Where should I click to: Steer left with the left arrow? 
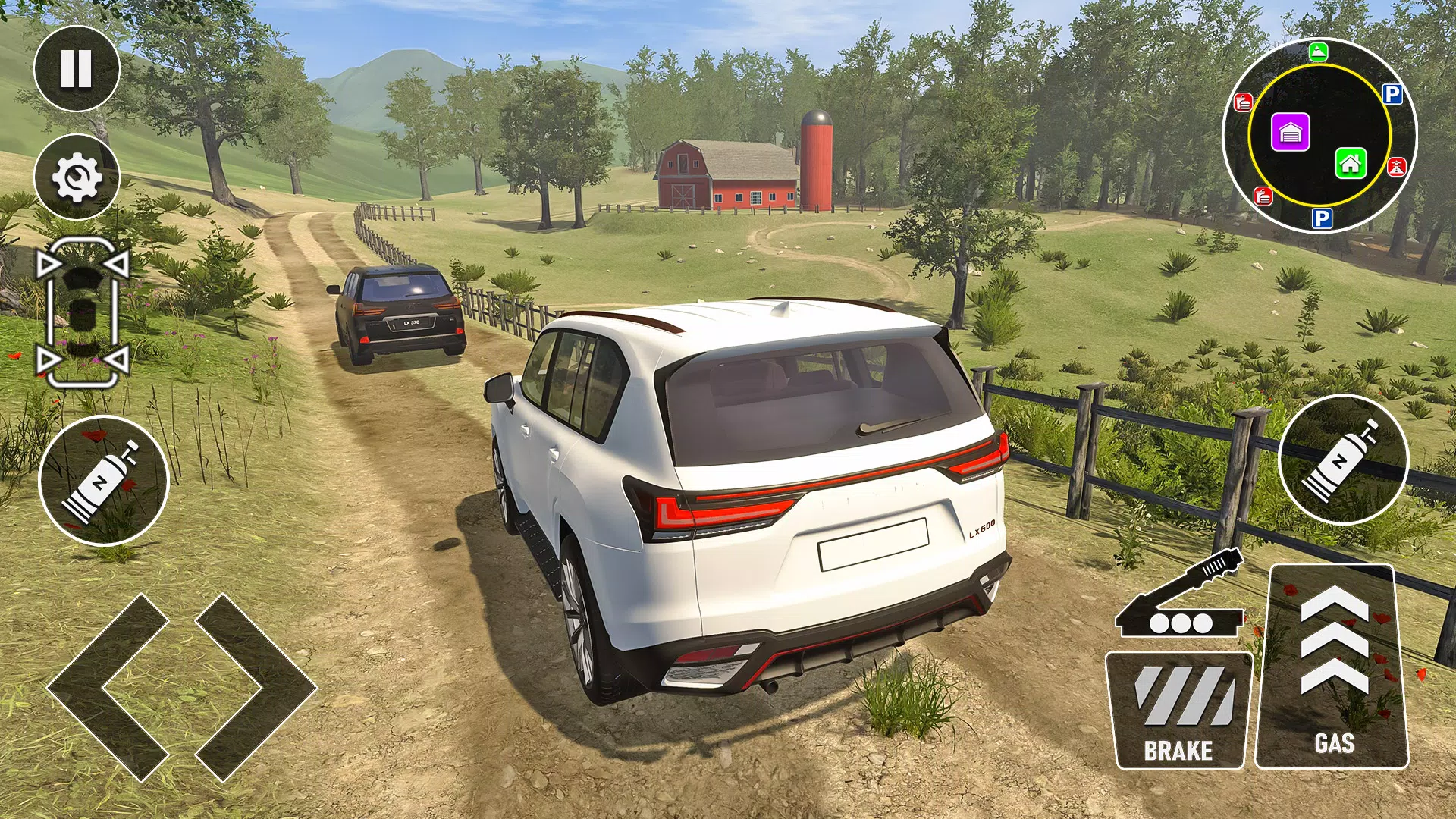pos(108,686)
